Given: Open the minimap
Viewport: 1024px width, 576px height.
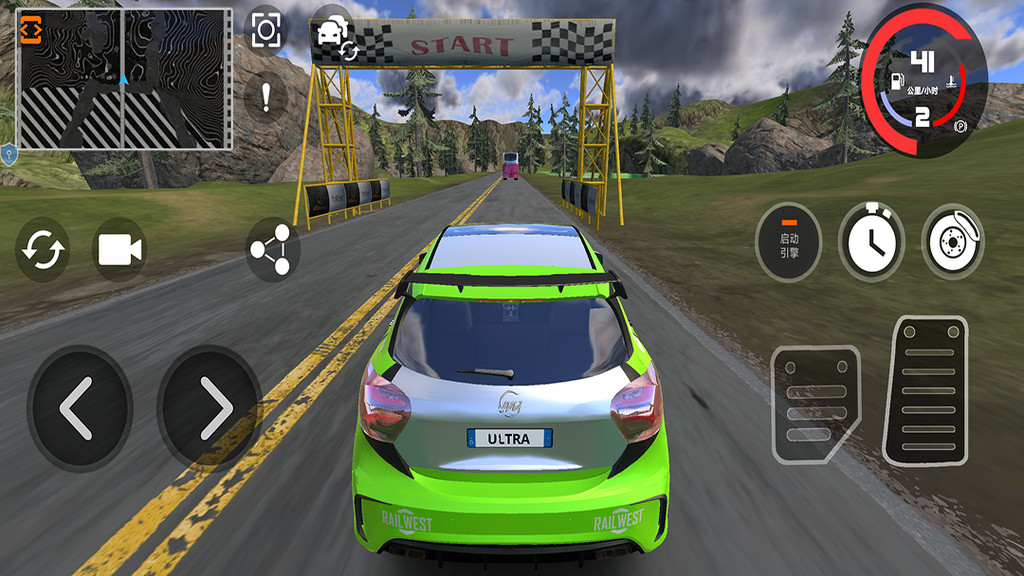Looking at the screenshot, I should [124, 79].
